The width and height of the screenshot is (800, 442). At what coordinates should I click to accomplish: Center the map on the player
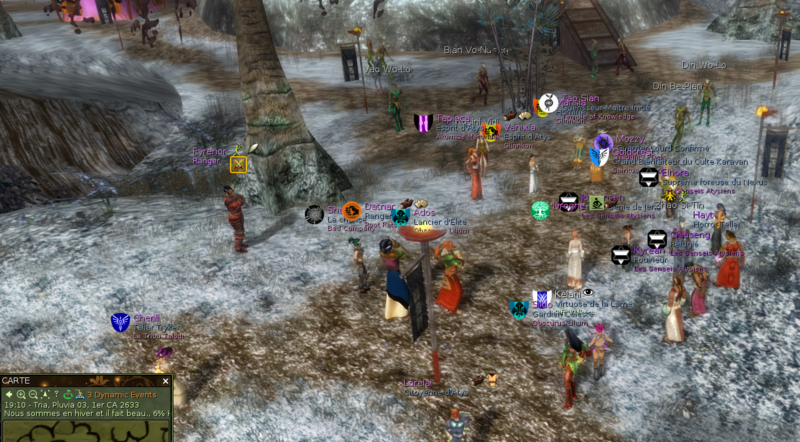[45, 394]
